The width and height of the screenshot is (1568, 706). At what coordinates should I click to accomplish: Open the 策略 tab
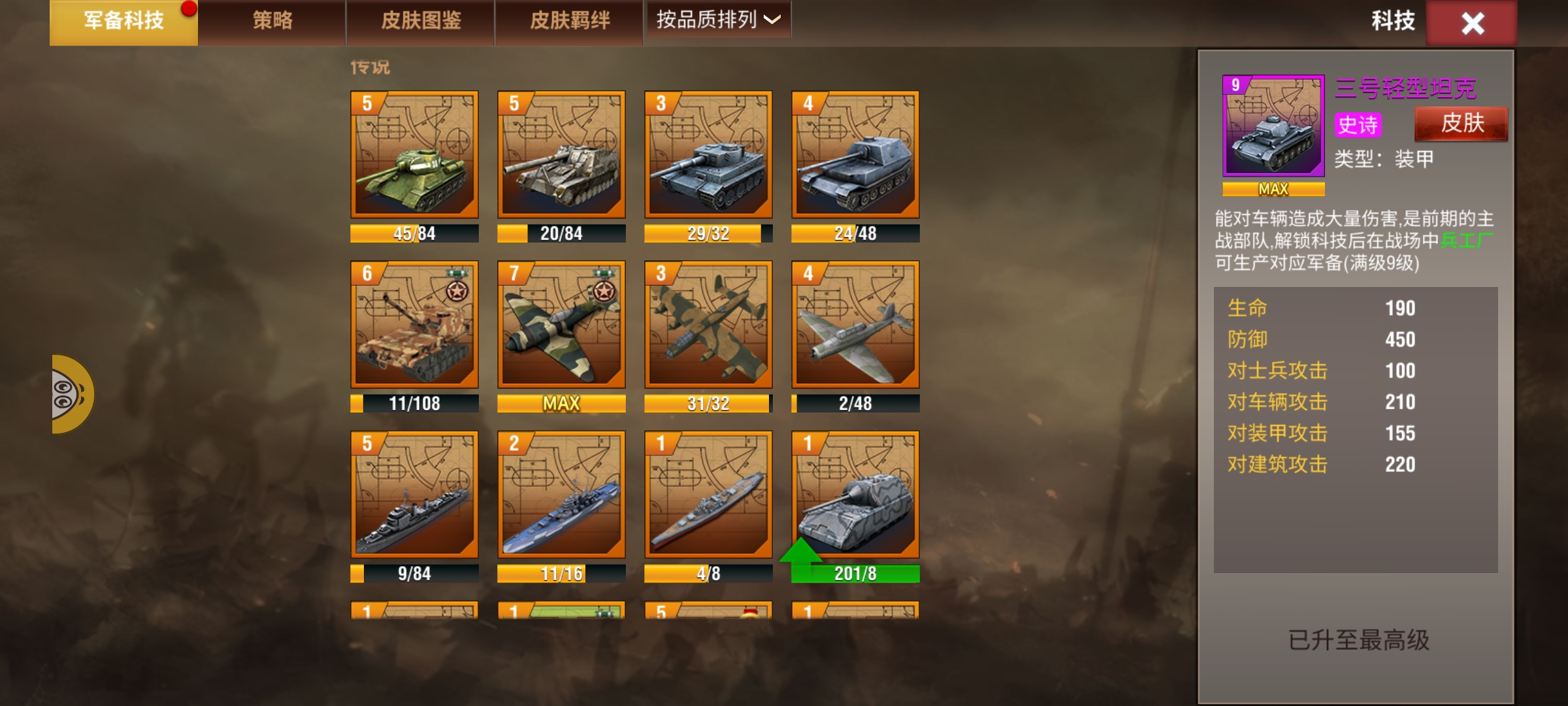[x=272, y=22]
